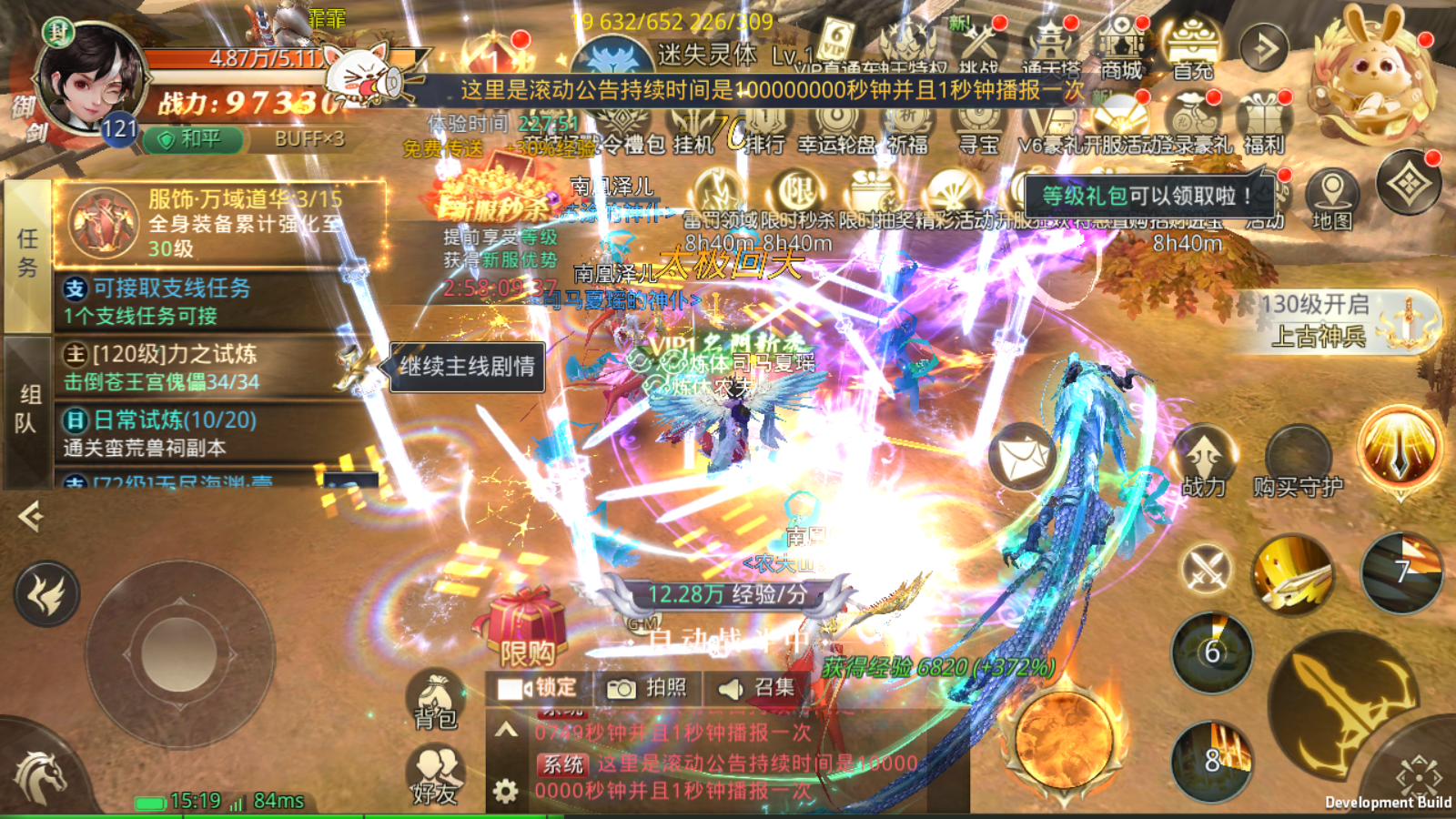The width and height of the screenshot is (1456, 819).
Task: Open chat settings gear icon
Action: [506, 790]
